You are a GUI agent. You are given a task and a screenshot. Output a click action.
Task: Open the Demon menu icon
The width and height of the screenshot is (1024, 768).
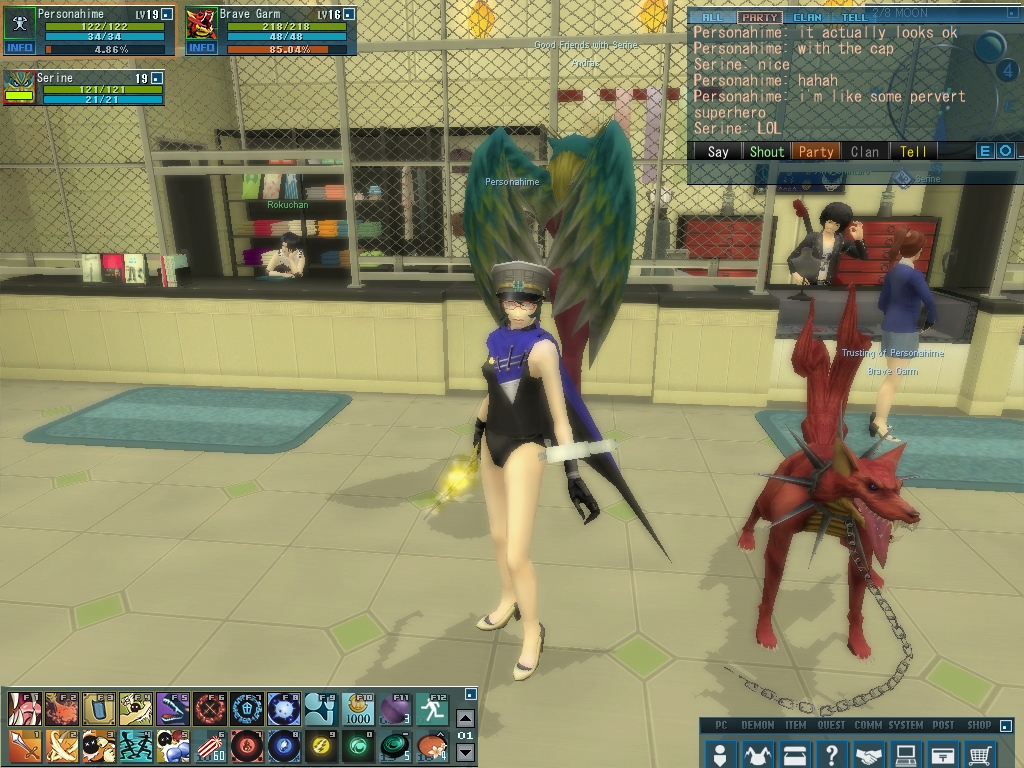(x=757, y=754)
